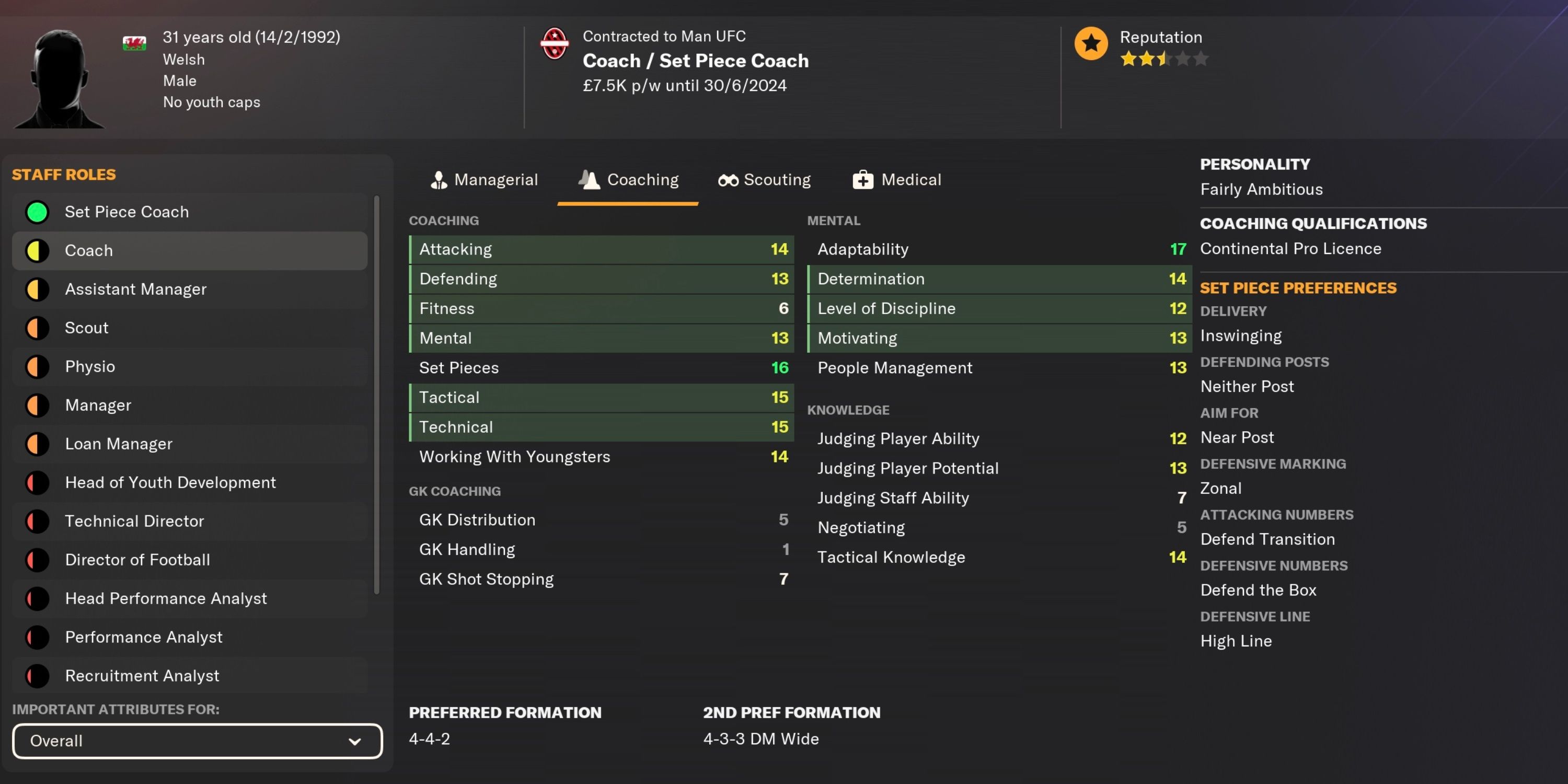
Task: Click the yellow half-circle beside Coach role
Action: click(37, 250)
